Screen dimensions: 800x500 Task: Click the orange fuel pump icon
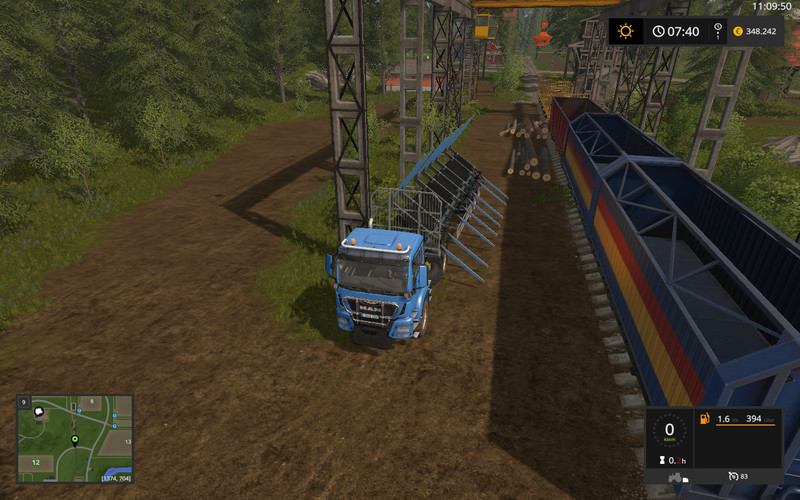click(704, 418)
